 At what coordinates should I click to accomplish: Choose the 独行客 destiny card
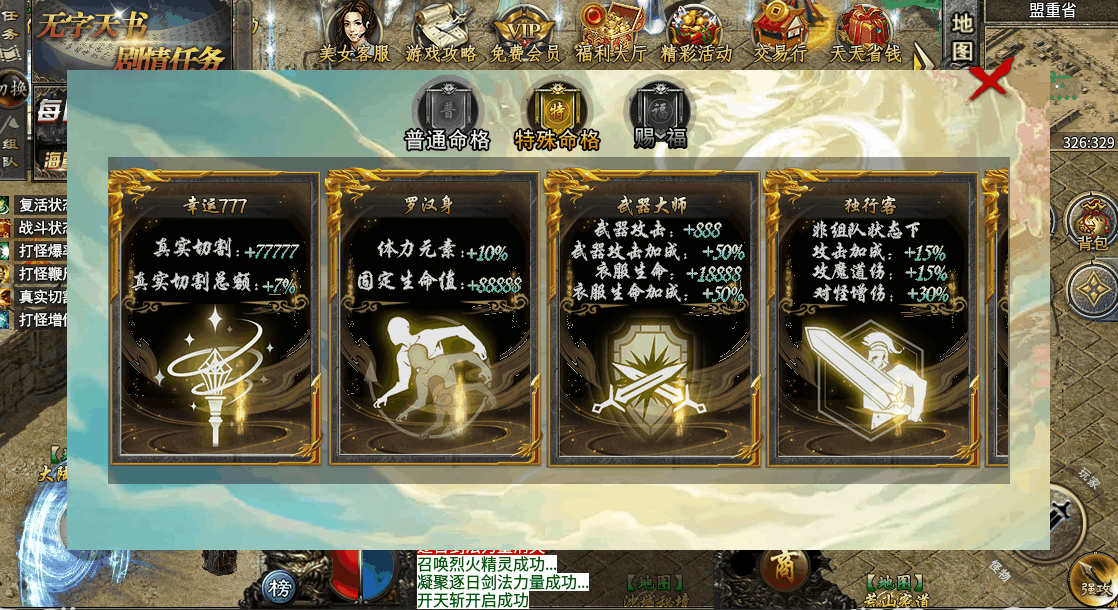click(871, 318)
